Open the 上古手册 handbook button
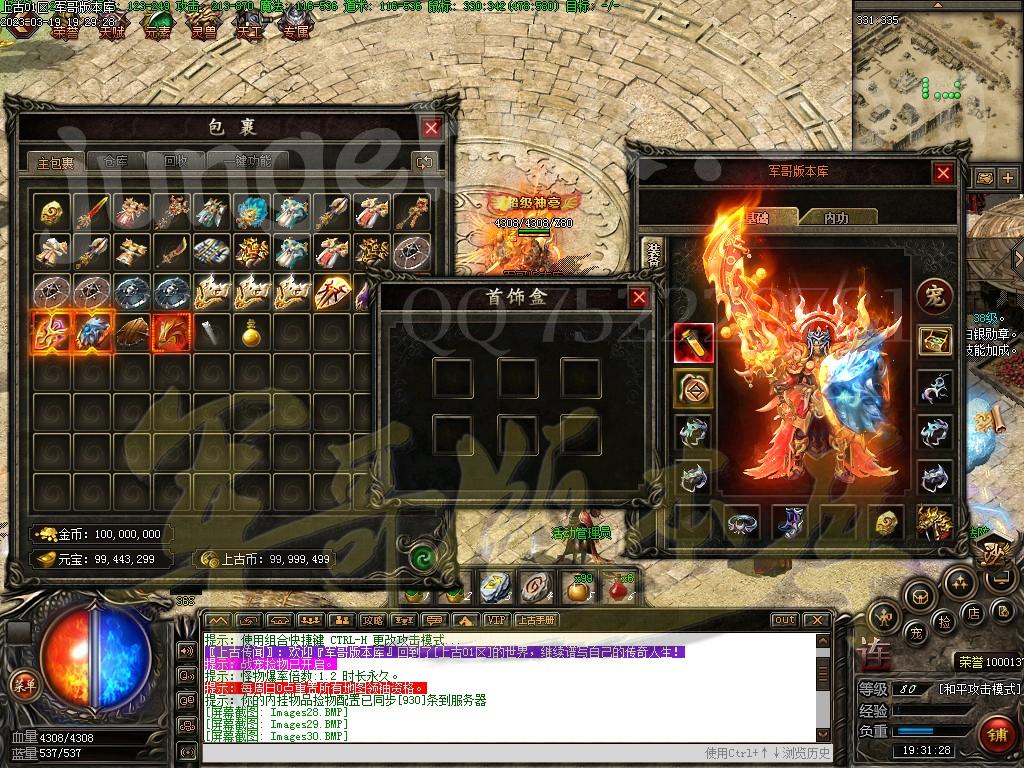 pos(535,620)
